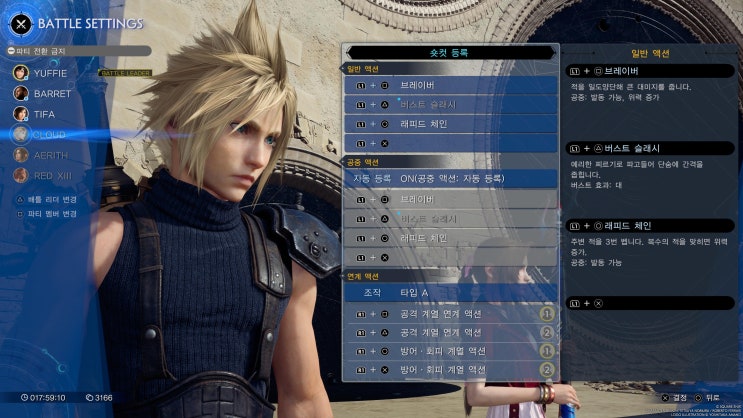Open the 파티 전환 금지 bar

coord(78,50)
